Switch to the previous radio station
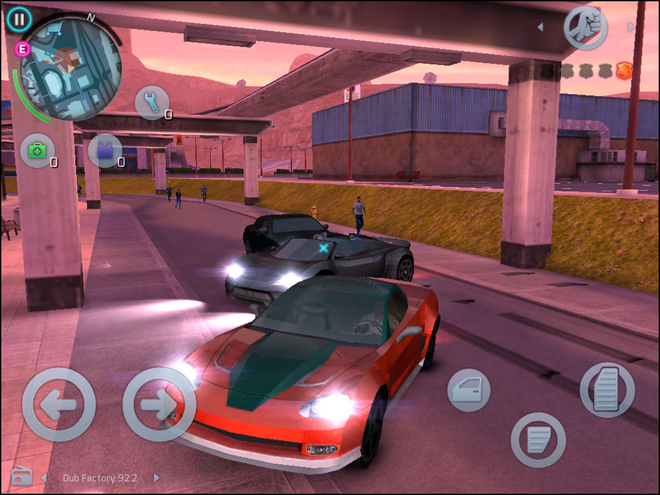Viewport: 660px width, 495px height. (x=45, y=478)
